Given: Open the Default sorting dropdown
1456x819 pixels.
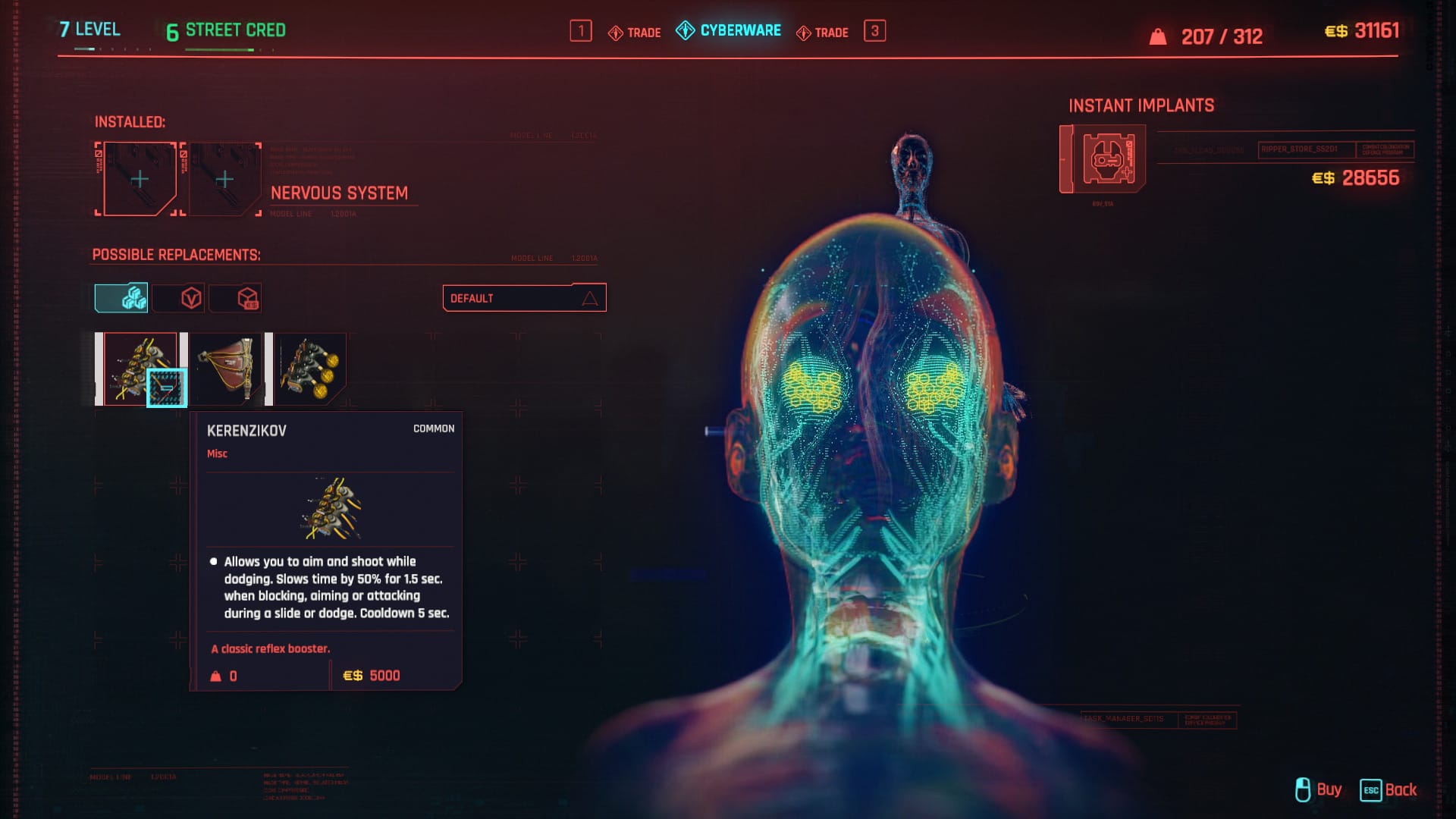Looking at the screenshot, I should click(x=523, y=297).
